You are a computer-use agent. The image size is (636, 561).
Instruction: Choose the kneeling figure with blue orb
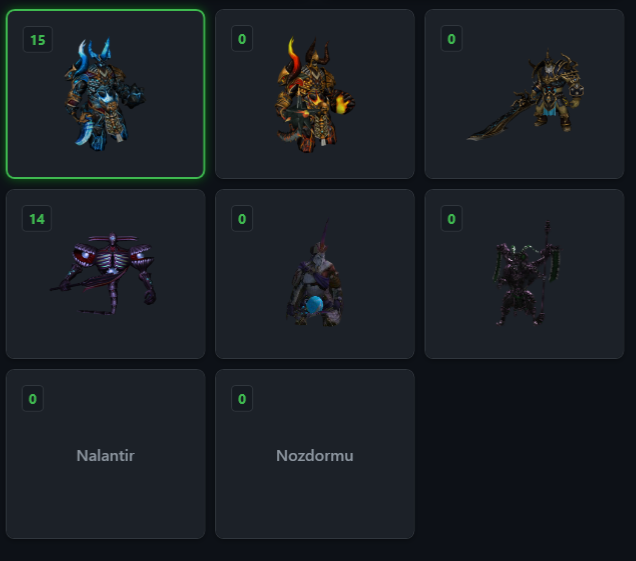(x=315, y=274)
